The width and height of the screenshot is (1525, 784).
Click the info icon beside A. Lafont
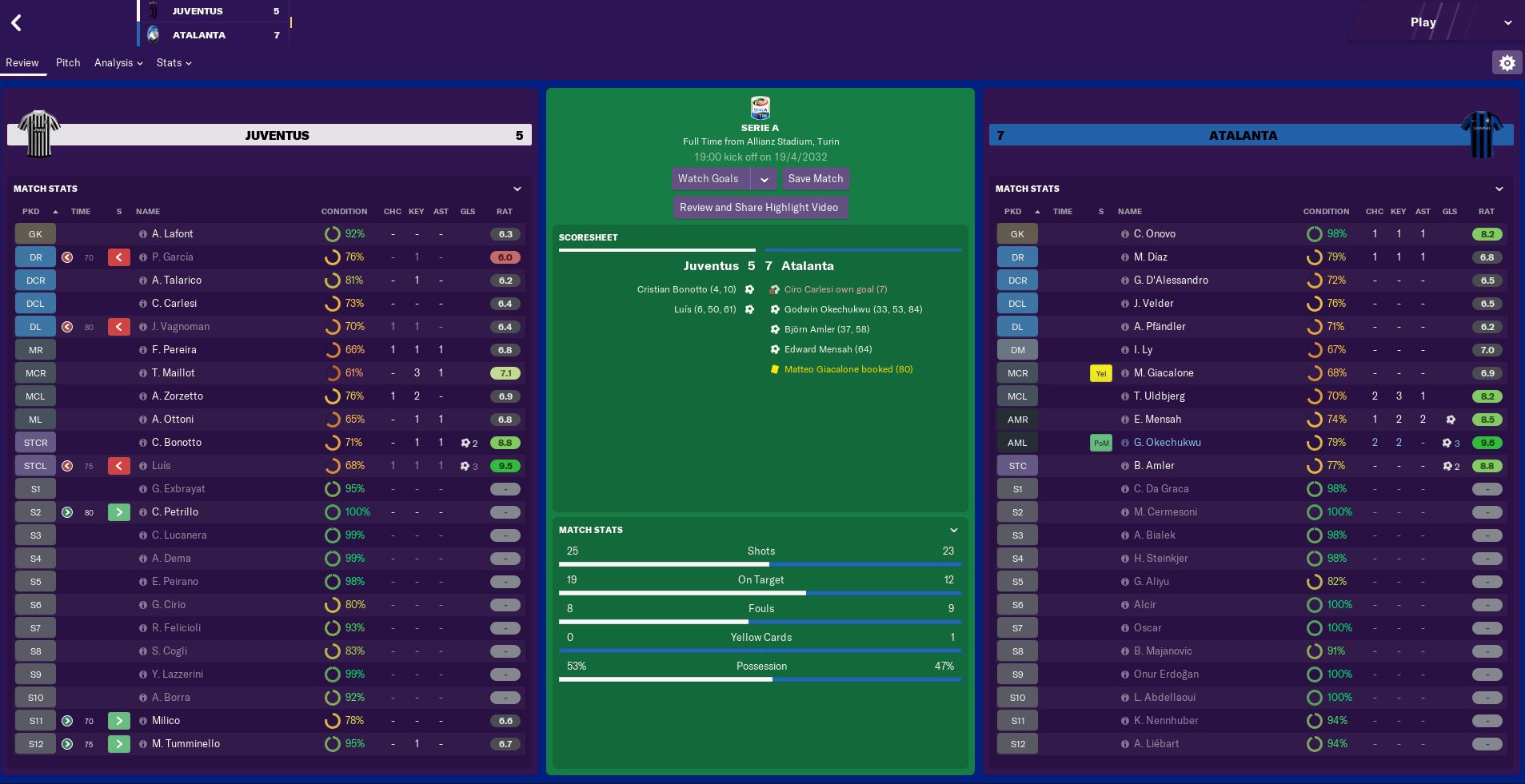(x=142, y=233)
